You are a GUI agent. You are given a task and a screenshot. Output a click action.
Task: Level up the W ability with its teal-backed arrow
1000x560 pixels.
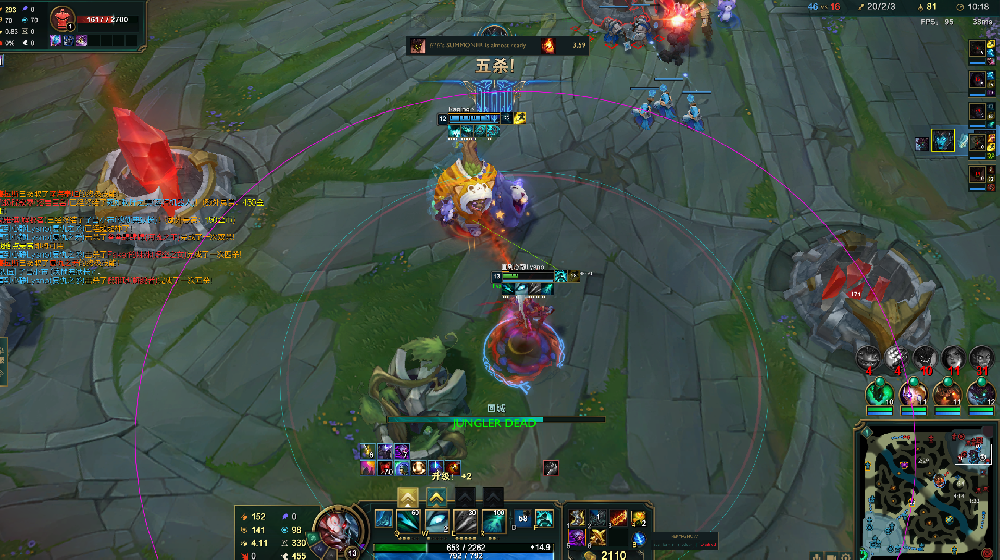(x=437, y=496)
